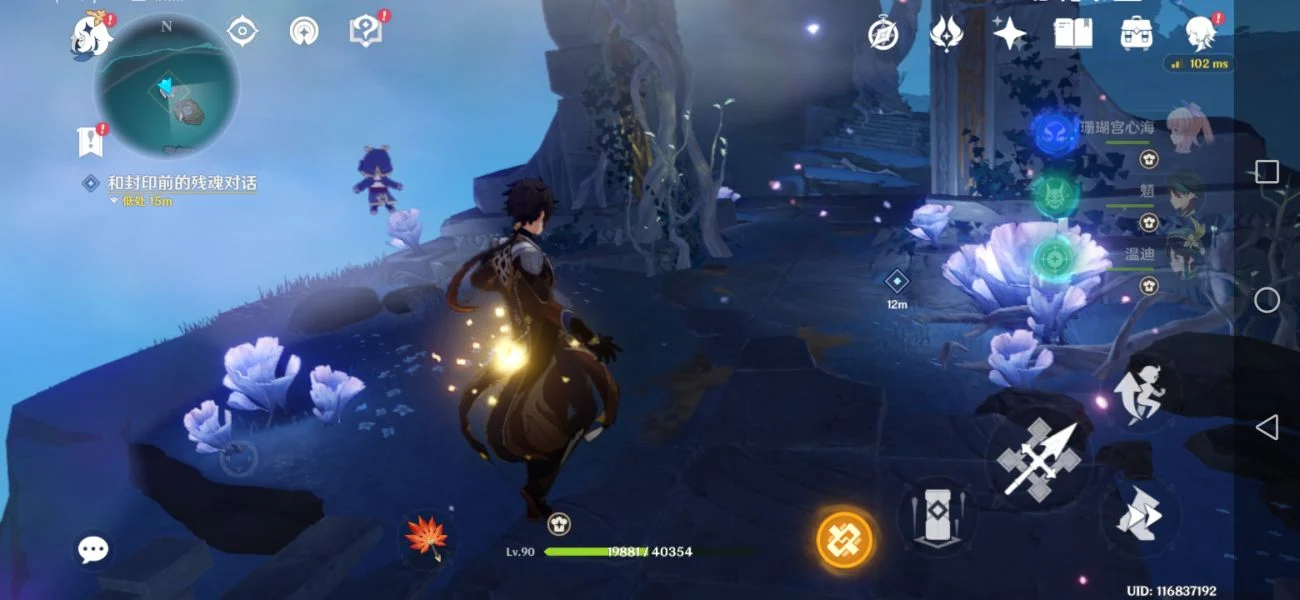This screenshot has height=600, width=1300.
Task: Select the tracked quest objective text
Action: [182, 183]
